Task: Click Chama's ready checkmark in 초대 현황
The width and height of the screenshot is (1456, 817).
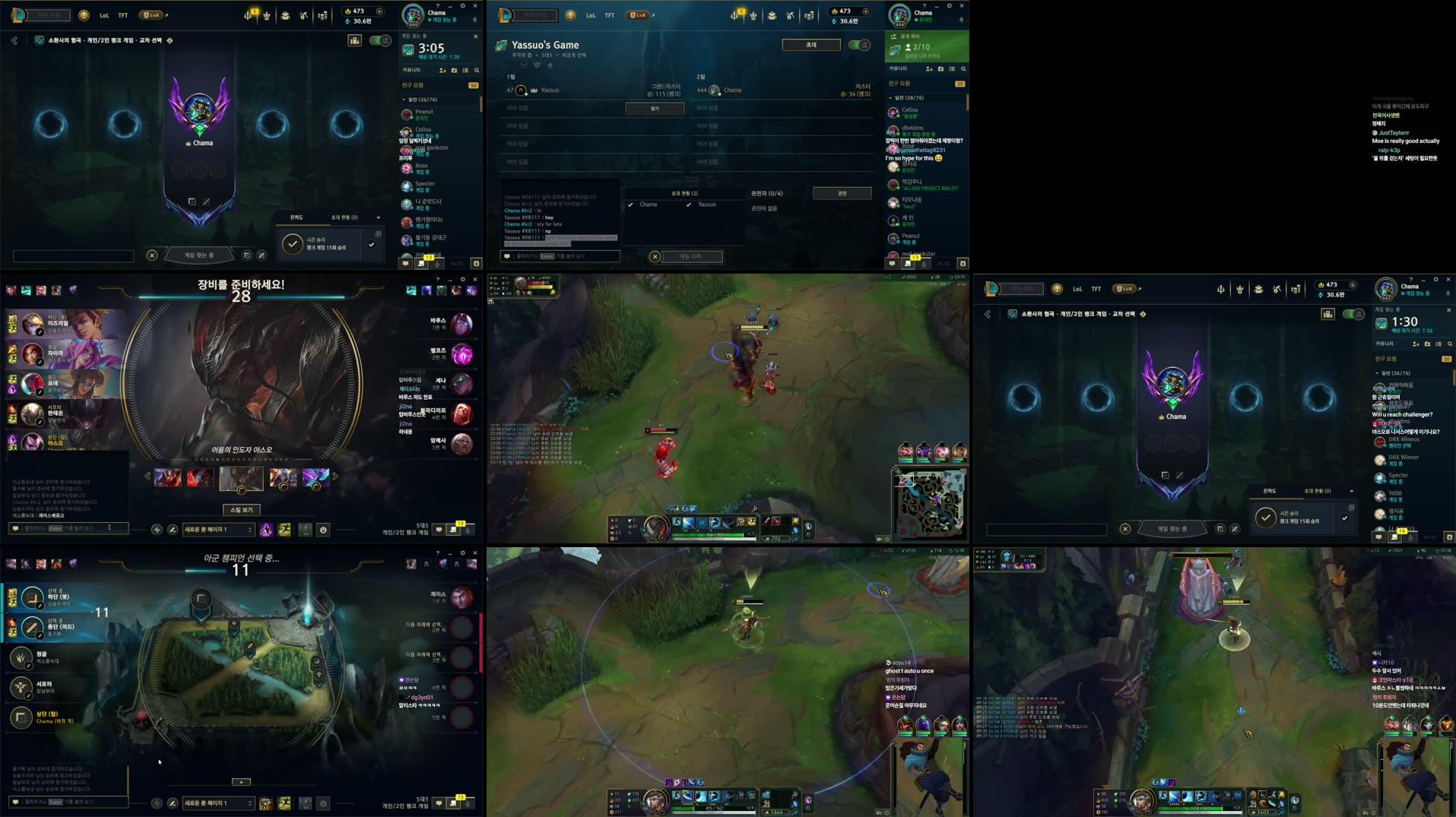Action: [630, 204]
